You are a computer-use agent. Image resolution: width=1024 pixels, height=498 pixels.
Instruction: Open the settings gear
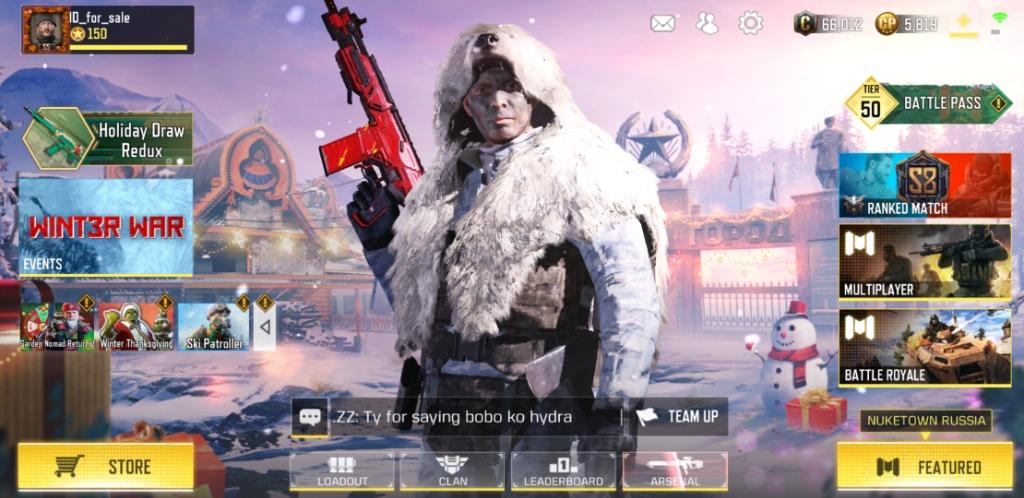[750, 23]
